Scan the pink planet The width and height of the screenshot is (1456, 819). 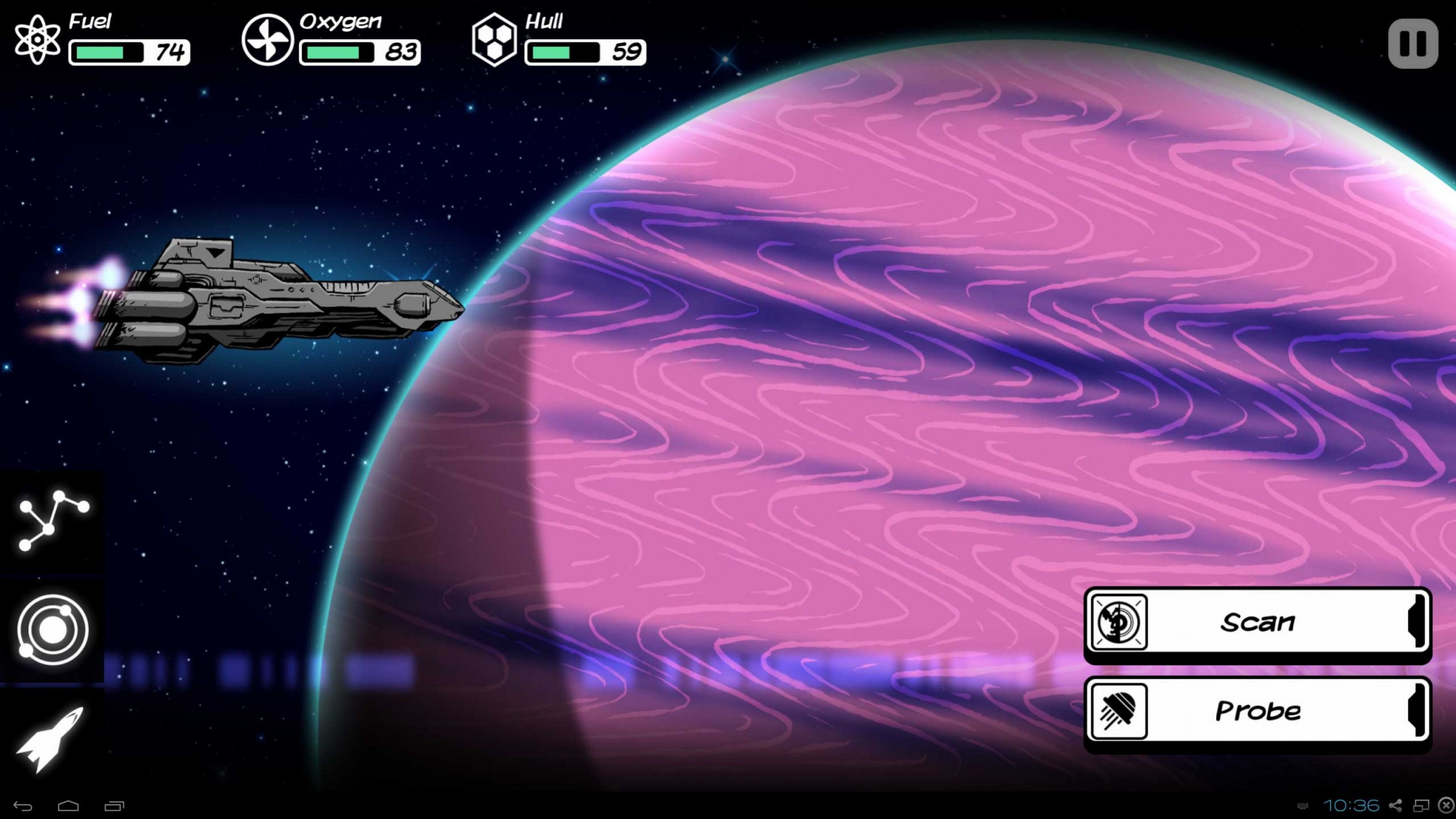(x=1257, y=622)
